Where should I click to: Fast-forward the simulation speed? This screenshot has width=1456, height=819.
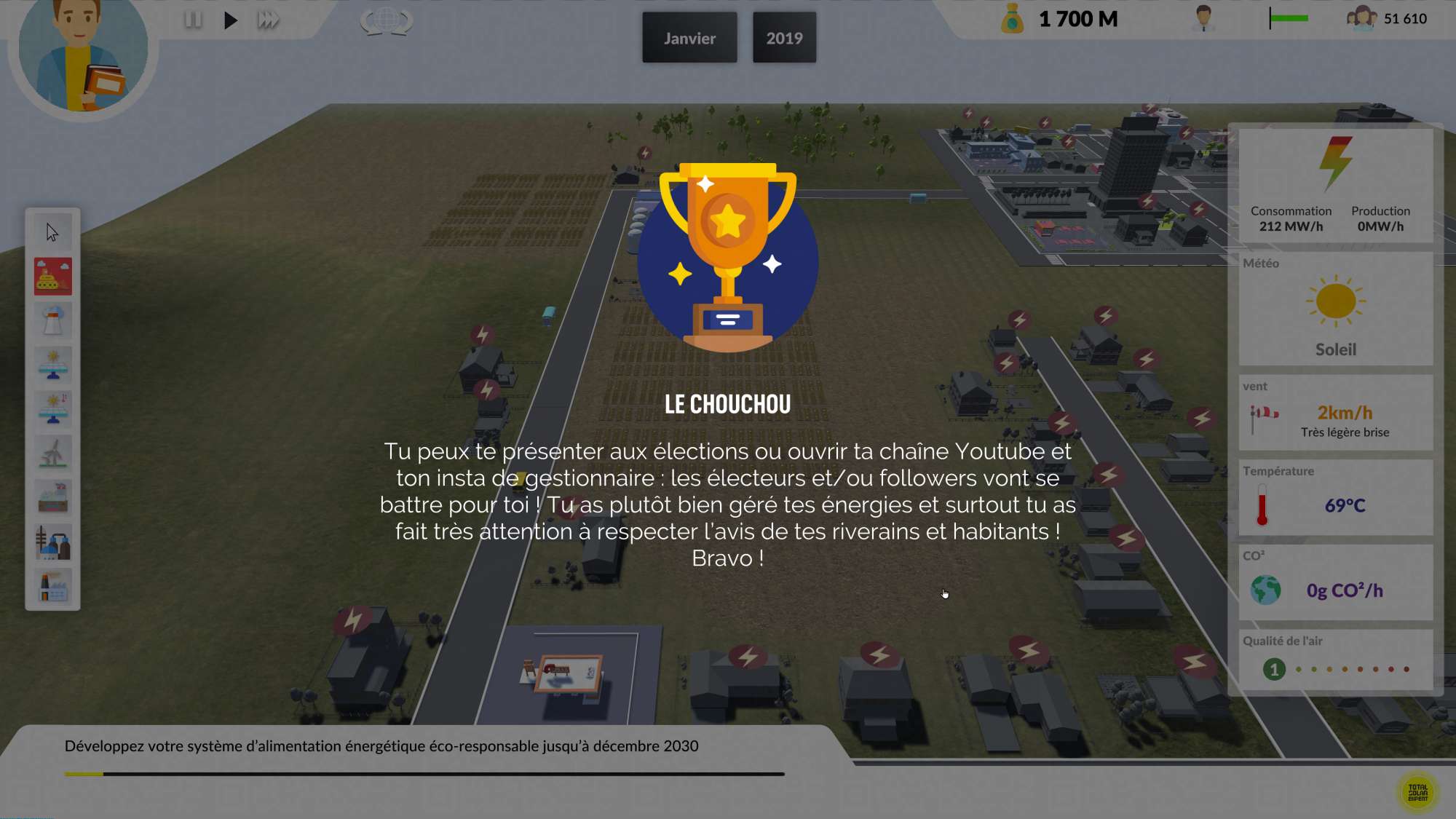pyautogui.click(x=268, y=20)
